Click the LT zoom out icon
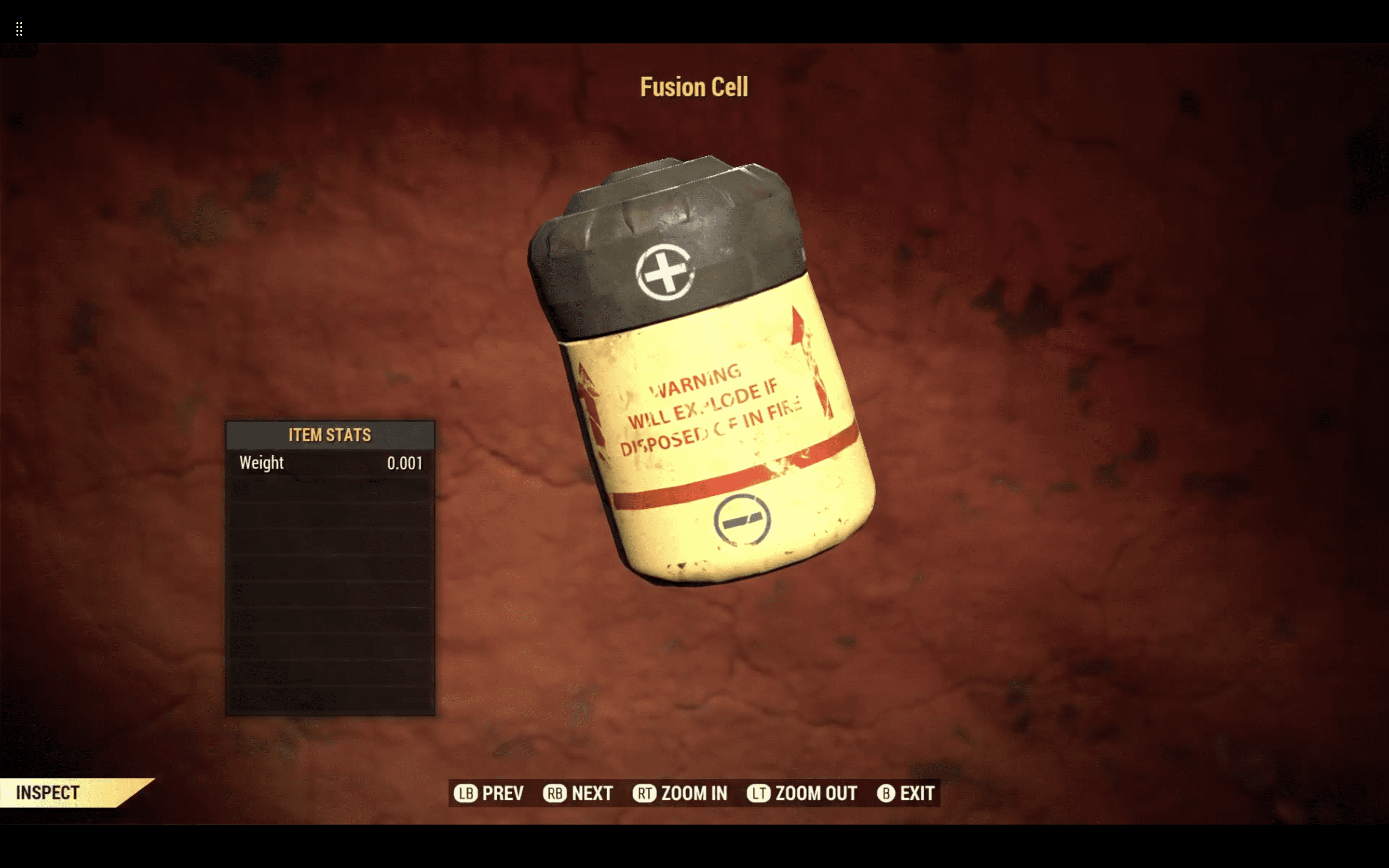1389x868 pixels. pos(759,794)
